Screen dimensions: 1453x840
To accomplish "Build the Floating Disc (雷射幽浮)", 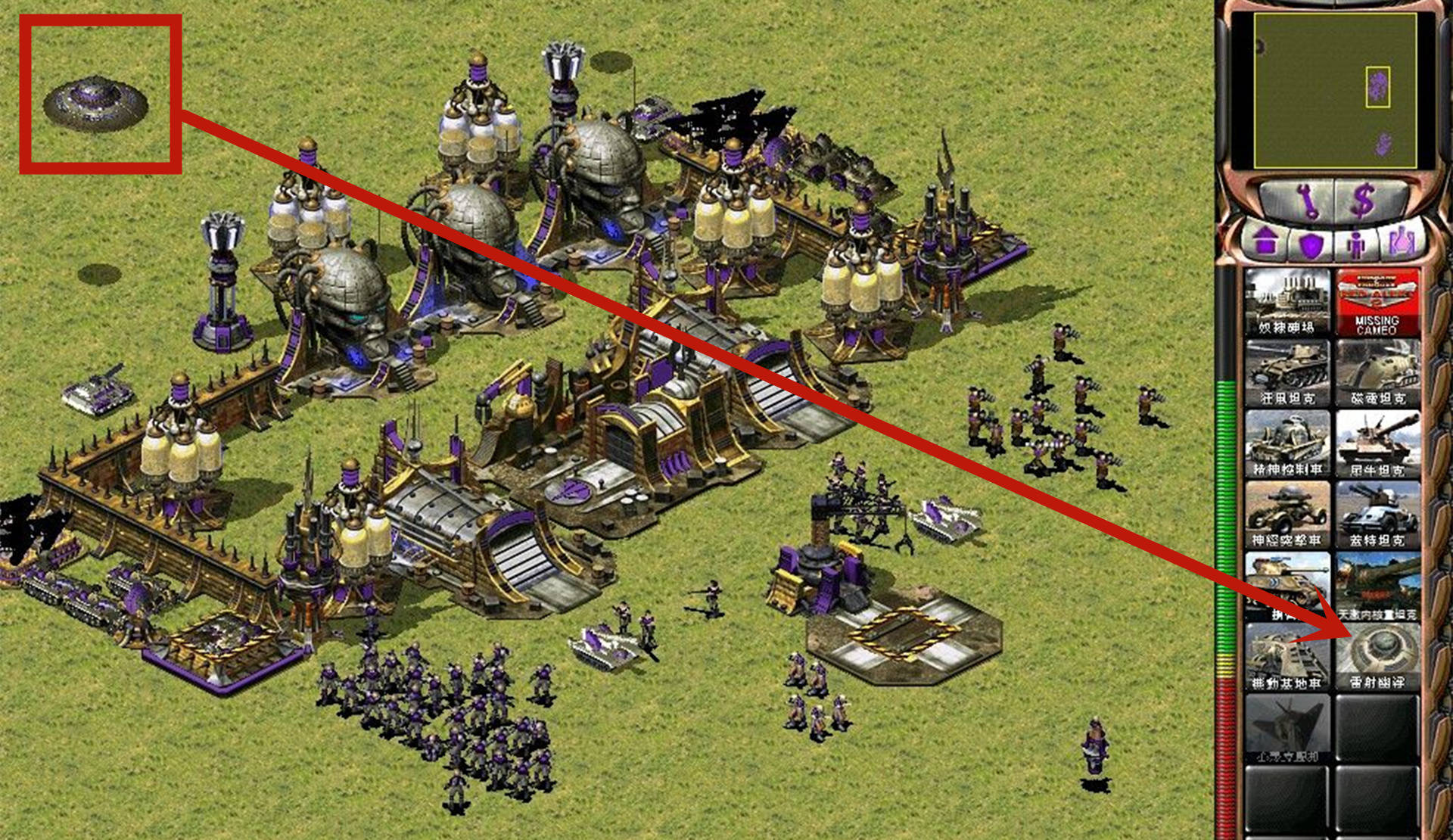I will 1377,656.
